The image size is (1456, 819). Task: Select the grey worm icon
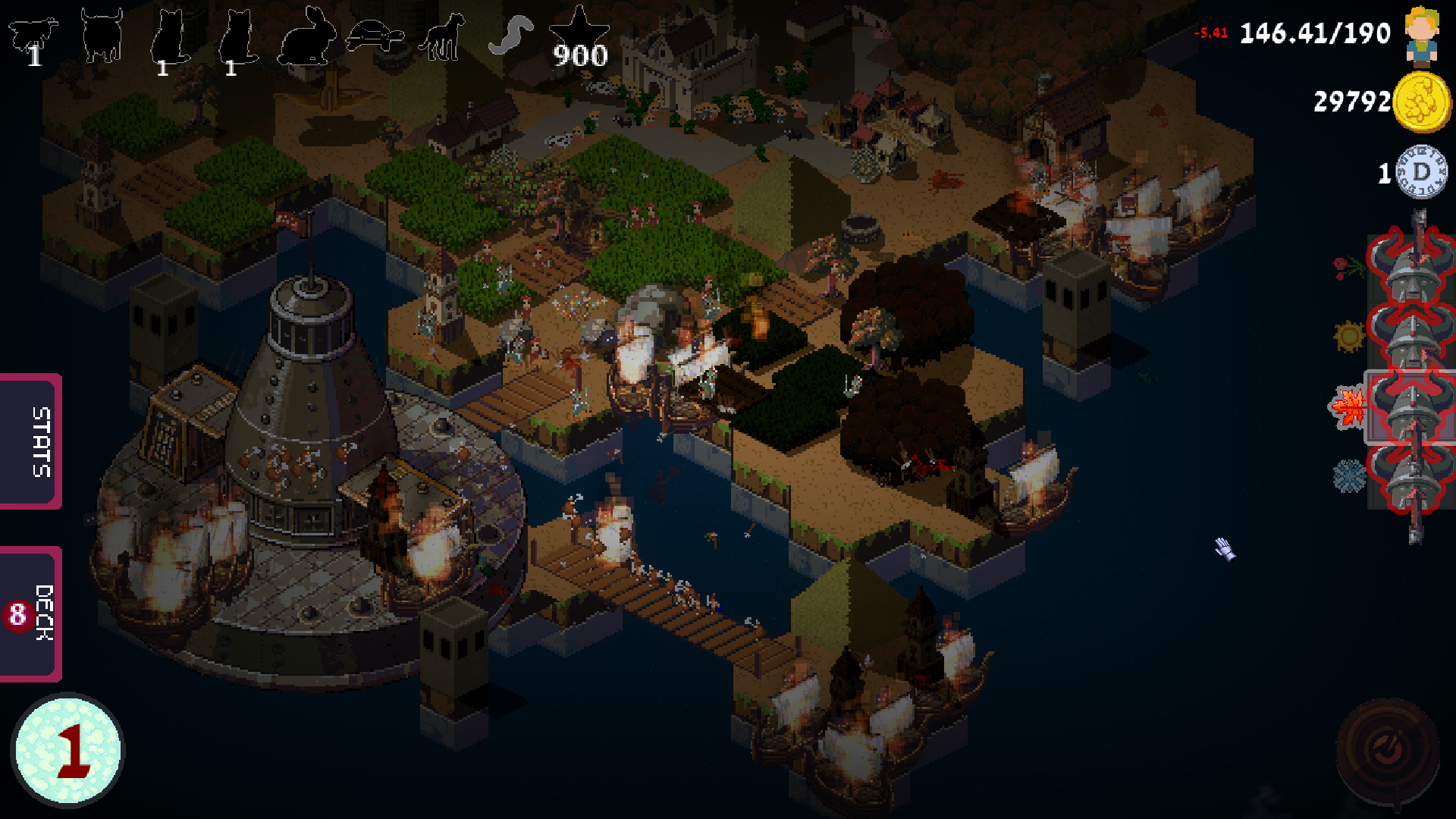coord(510,36)
